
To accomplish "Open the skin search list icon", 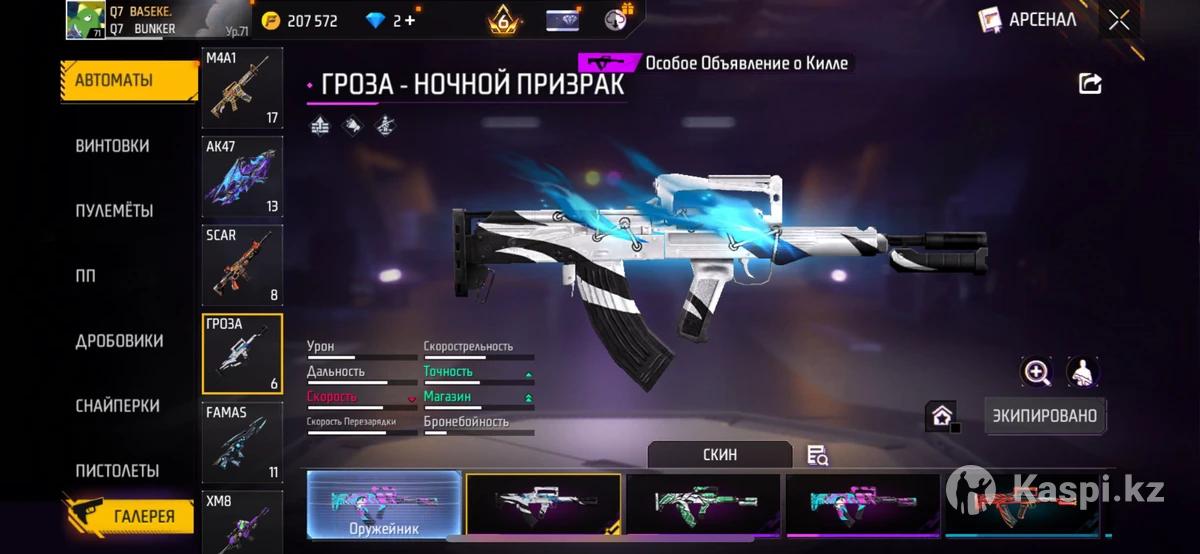I will [x=818, y=456].
